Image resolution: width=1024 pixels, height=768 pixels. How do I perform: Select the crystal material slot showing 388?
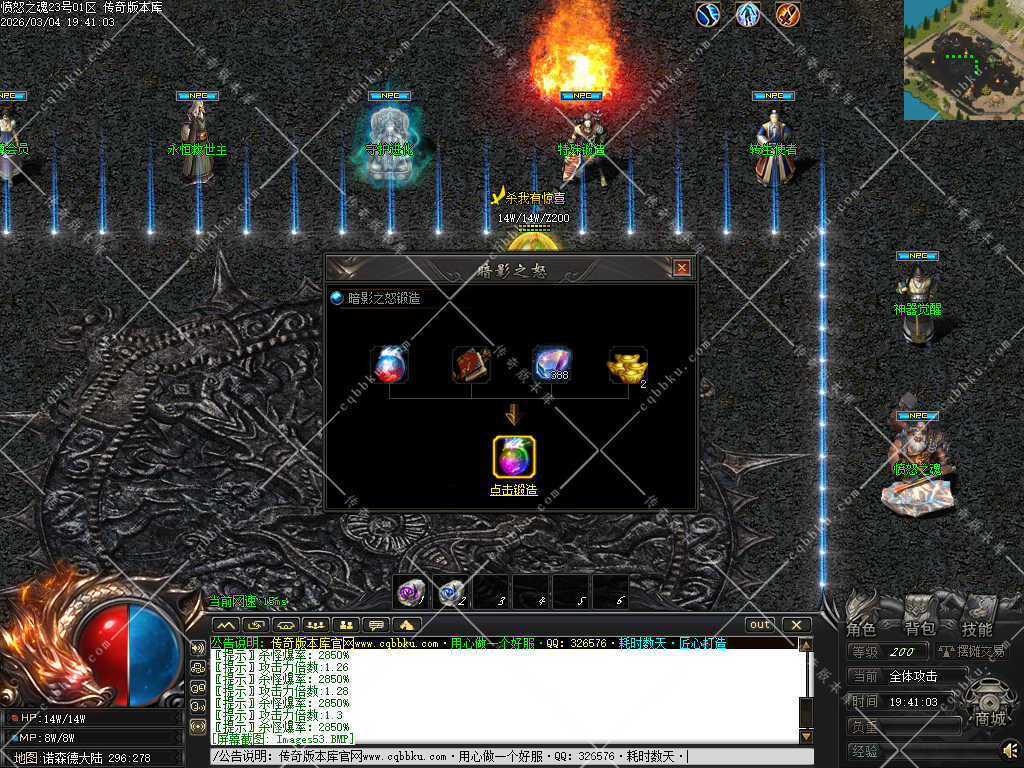[550, 365]
